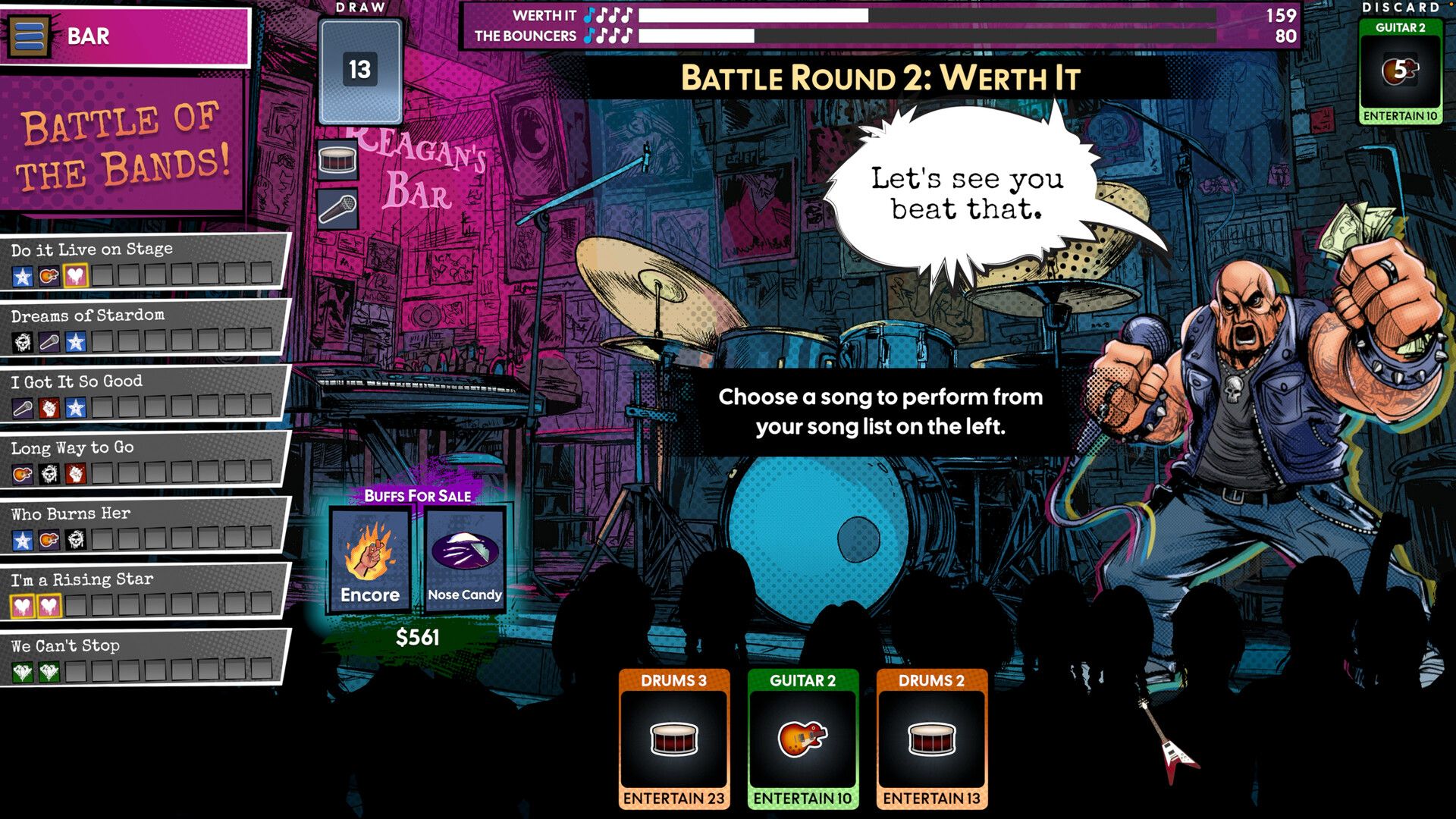The image size is (1456, 819).
Task: Open the hamburger menu next to BAR
Action: (x=30, y=36)
